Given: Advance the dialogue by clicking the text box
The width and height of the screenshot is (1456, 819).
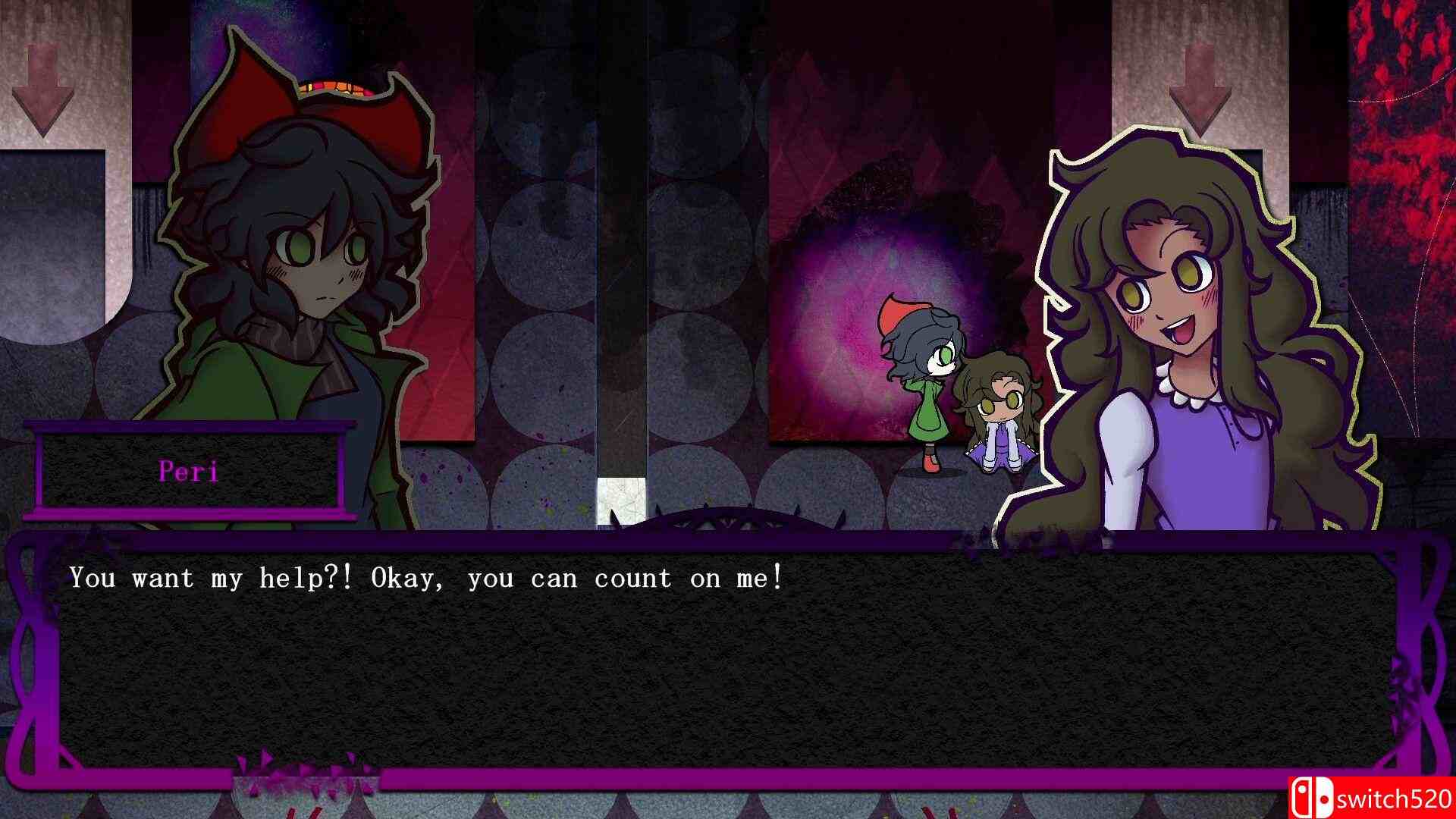Looking at the screenshot, I should point(728,652).
